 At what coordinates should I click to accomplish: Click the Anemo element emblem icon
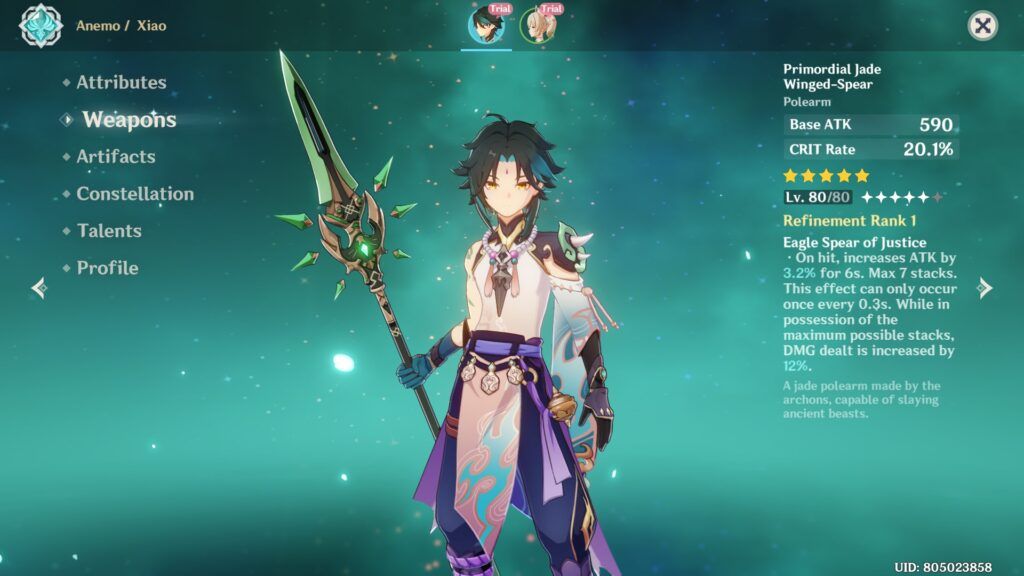[41, 26]
